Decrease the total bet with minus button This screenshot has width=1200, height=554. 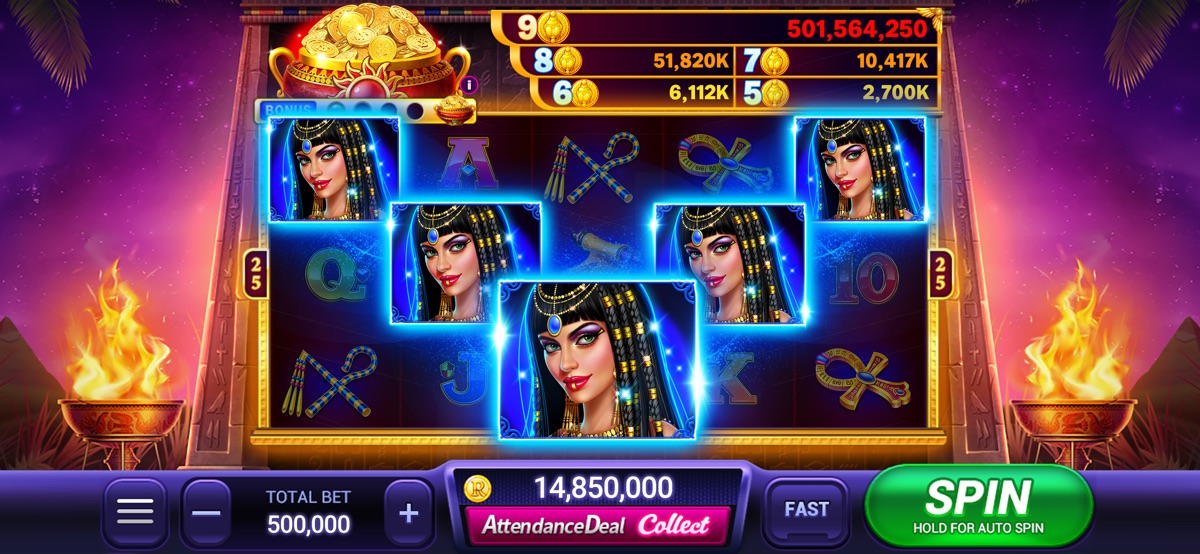click(x=207, y=513)
